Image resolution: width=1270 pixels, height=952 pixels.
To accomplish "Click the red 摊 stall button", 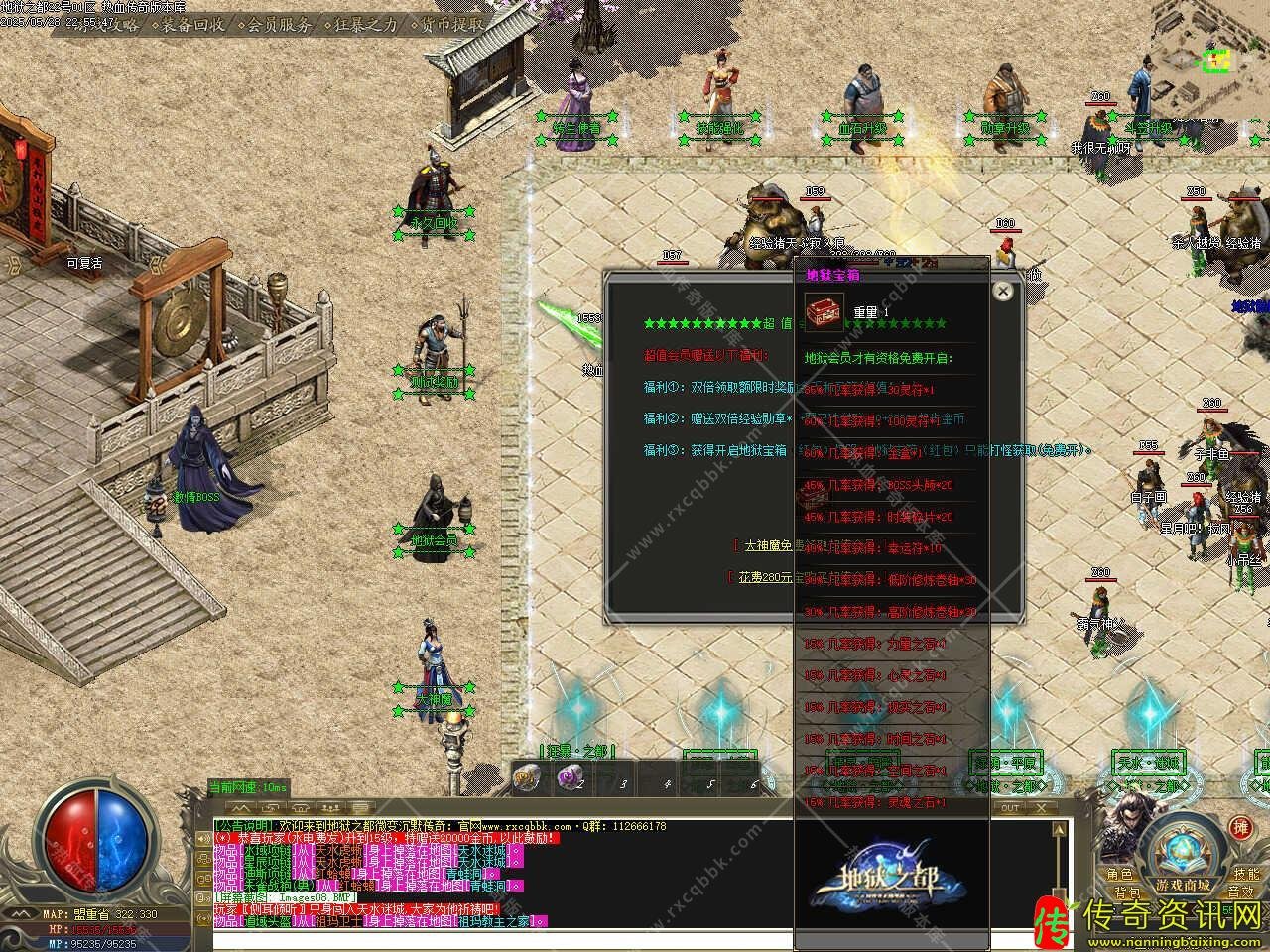I will point(1239,828).
